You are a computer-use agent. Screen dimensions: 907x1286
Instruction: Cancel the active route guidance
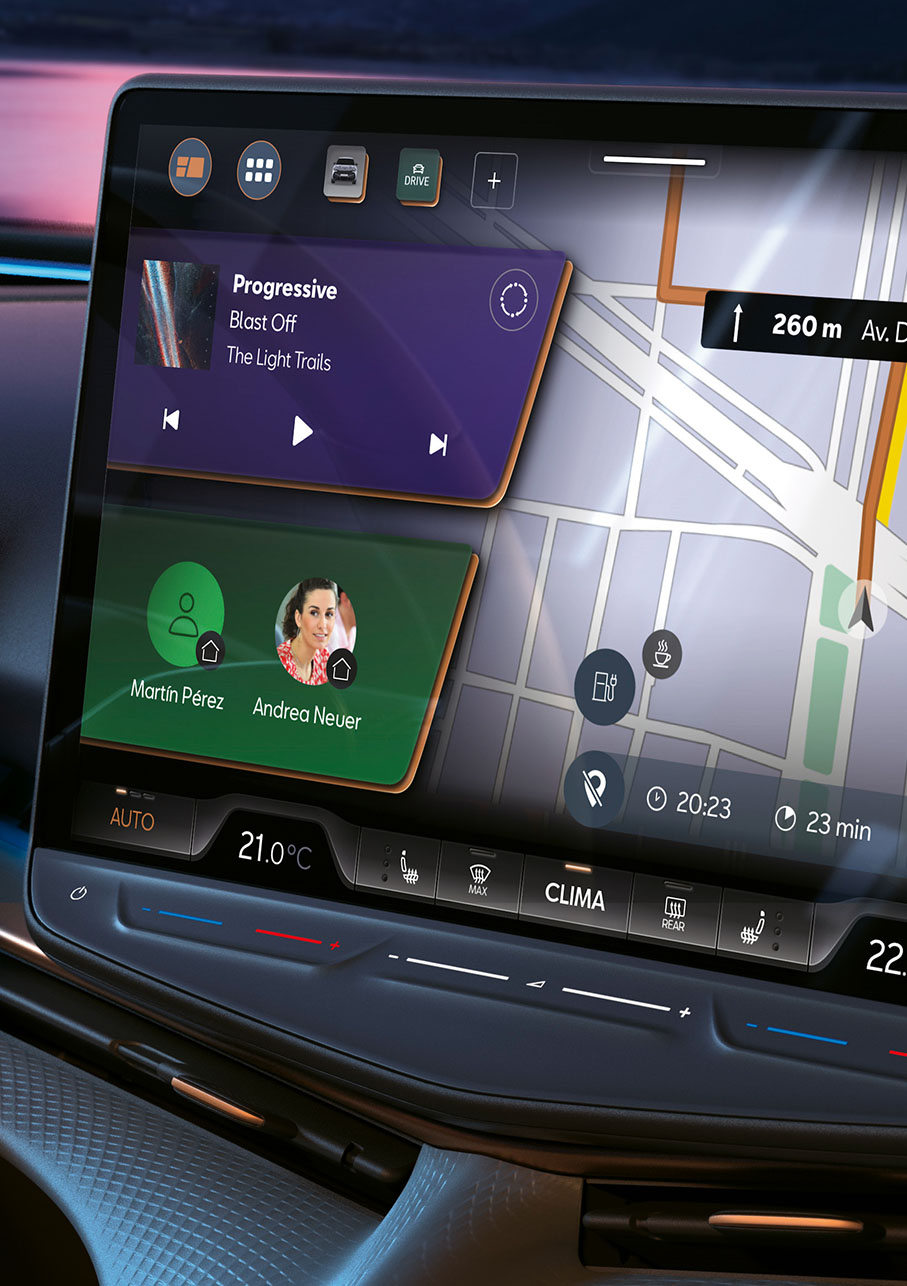point(594,788)
